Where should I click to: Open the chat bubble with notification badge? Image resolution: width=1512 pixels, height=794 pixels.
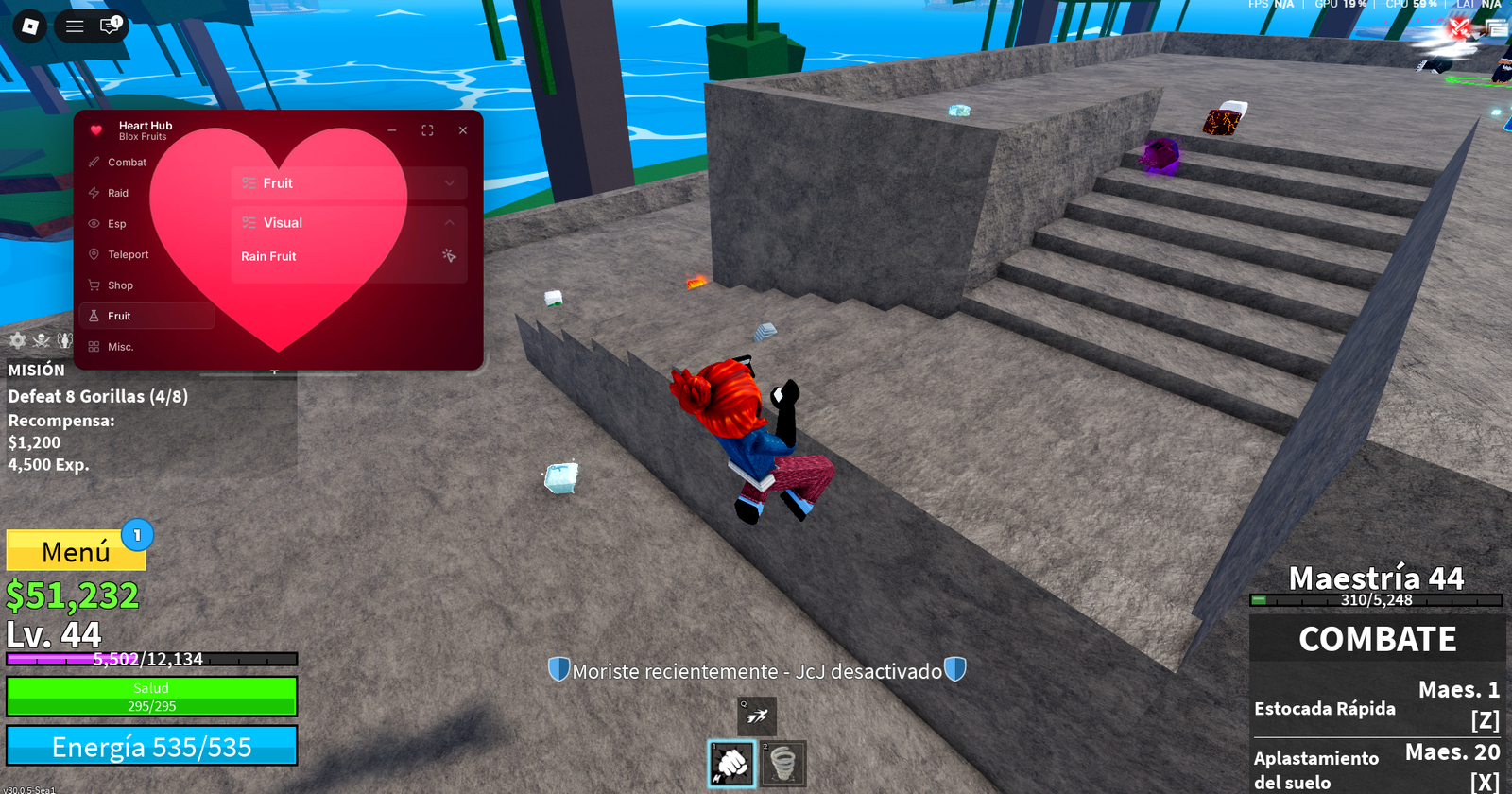pyautogui.click(x=109, y=26)
